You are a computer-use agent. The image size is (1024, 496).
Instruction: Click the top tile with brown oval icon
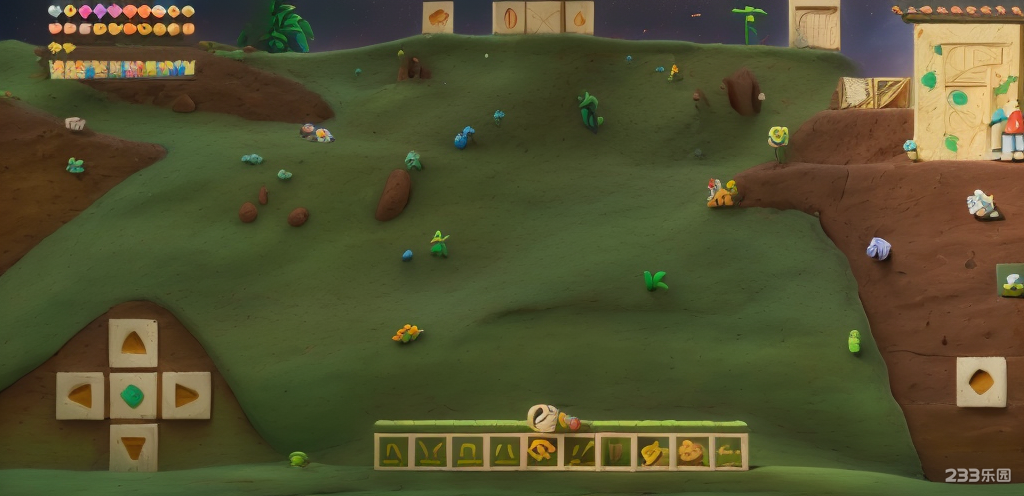pos(510,17)
